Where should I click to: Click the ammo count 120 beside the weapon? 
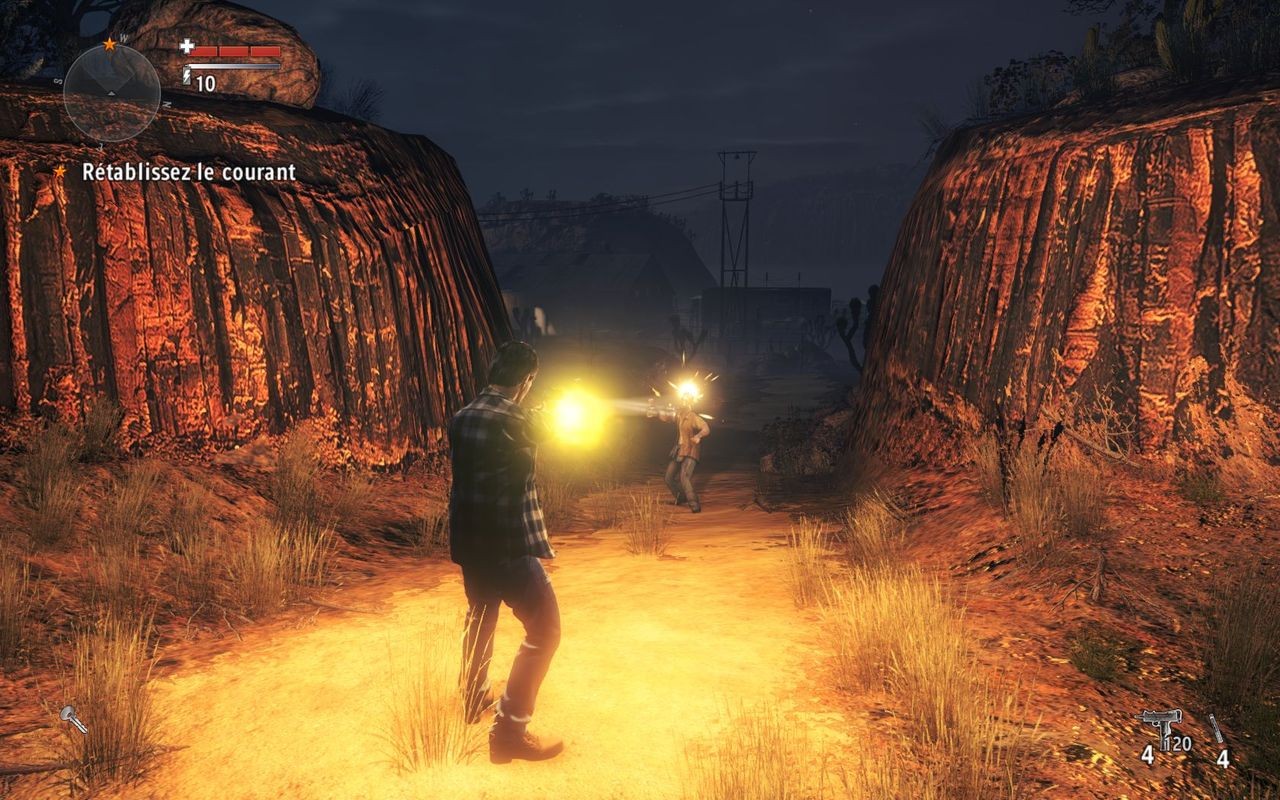tap(1178, 743)
